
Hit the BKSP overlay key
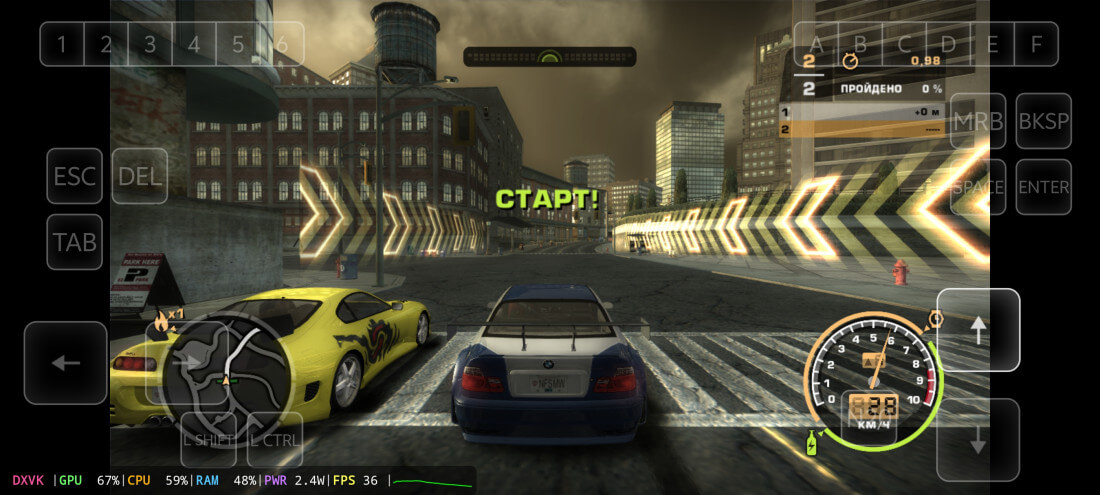1043,121
